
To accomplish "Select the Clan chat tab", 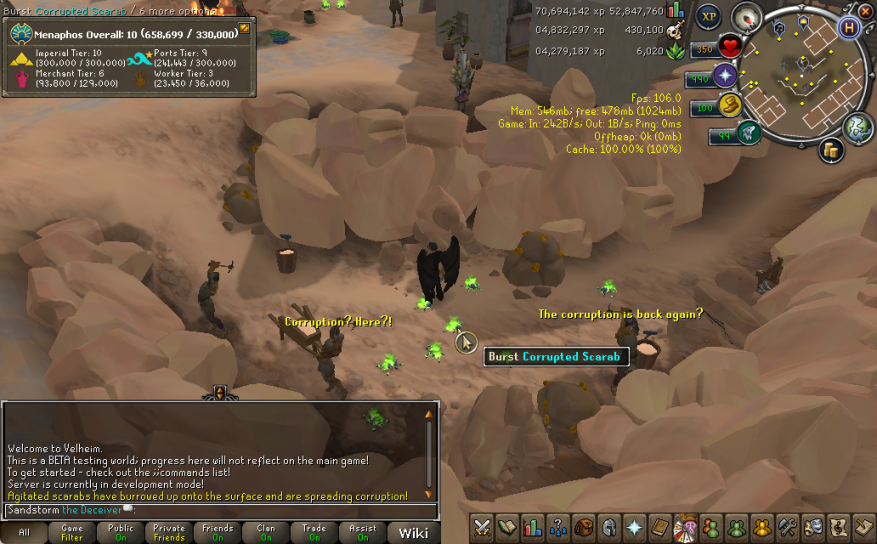I will (266, 532).
